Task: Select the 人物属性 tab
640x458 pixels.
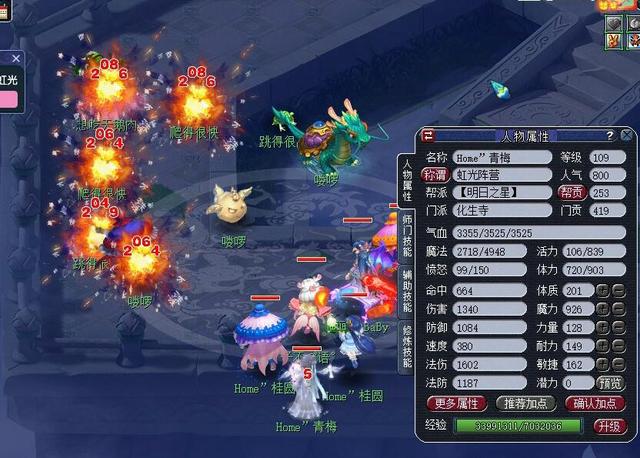Action: pyautogui.click(x=408, y=178)
